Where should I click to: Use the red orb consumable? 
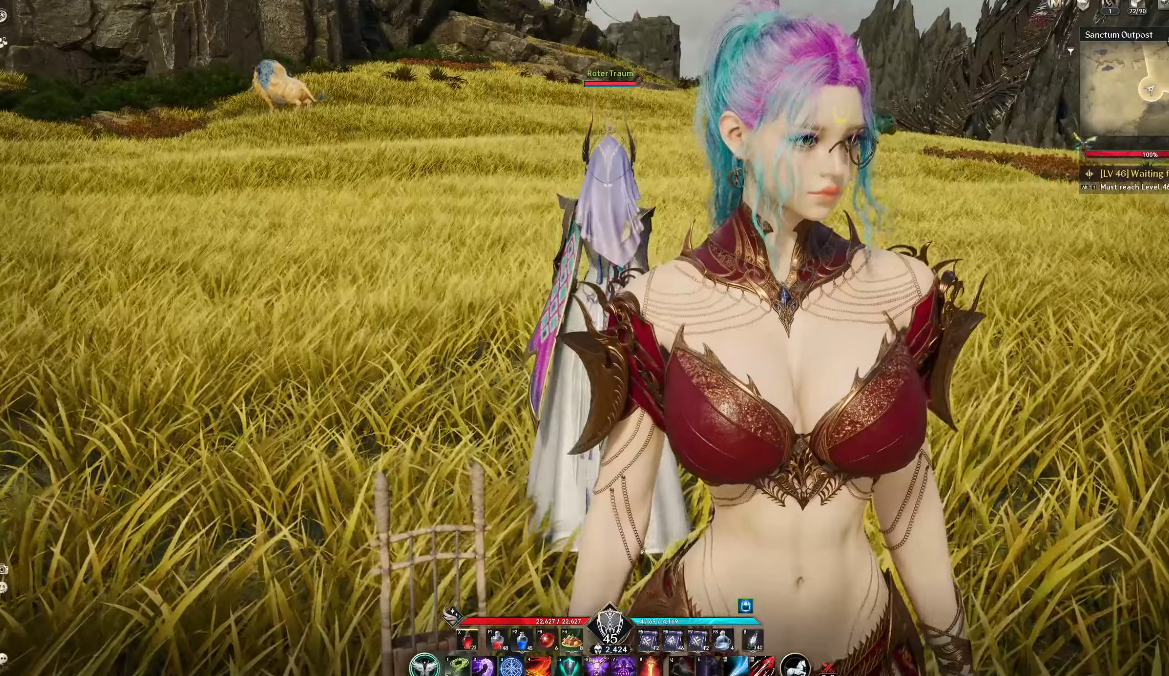(546, 640)
